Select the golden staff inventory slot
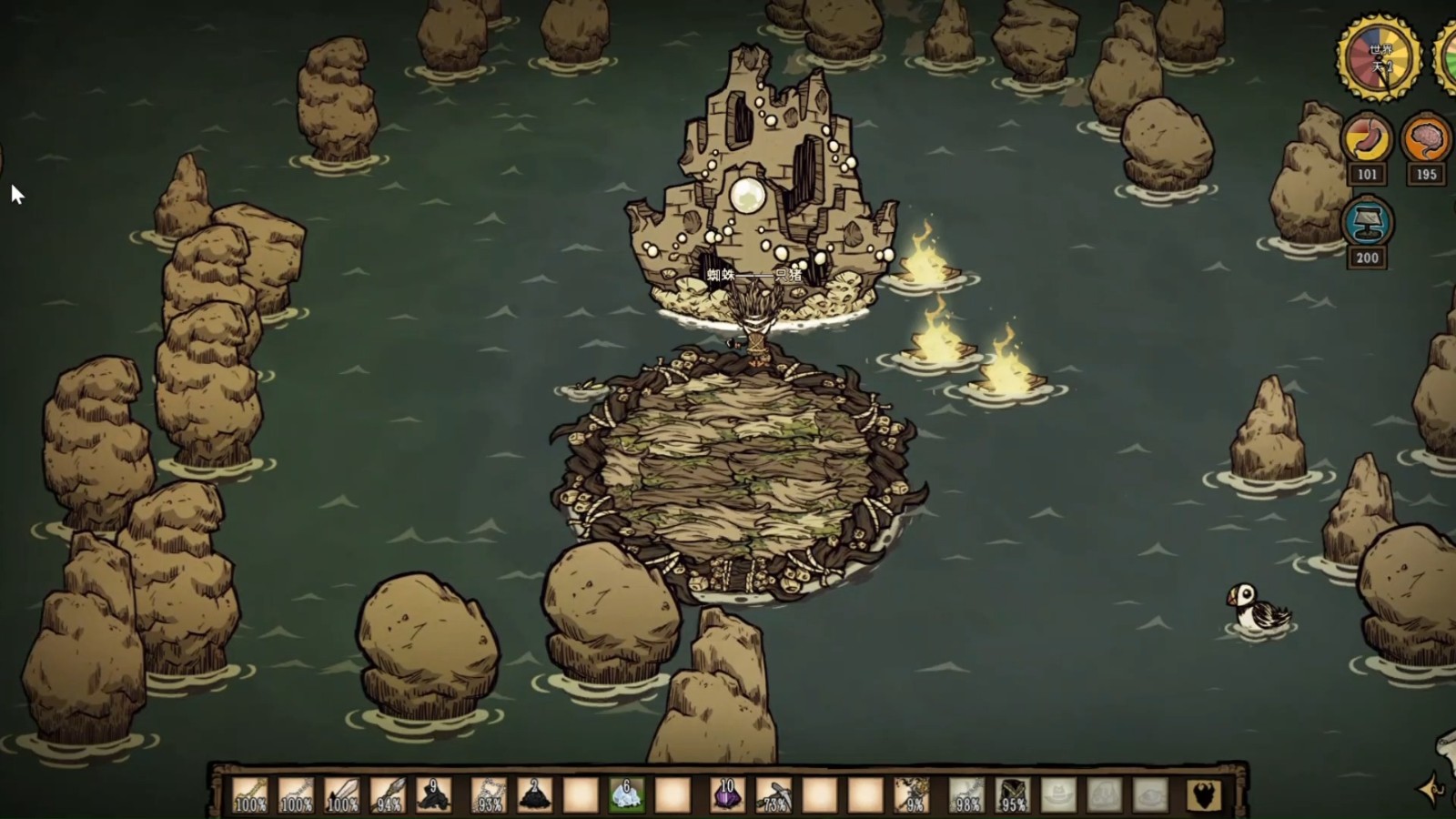 pyautogui.click(x=250, y=794)
